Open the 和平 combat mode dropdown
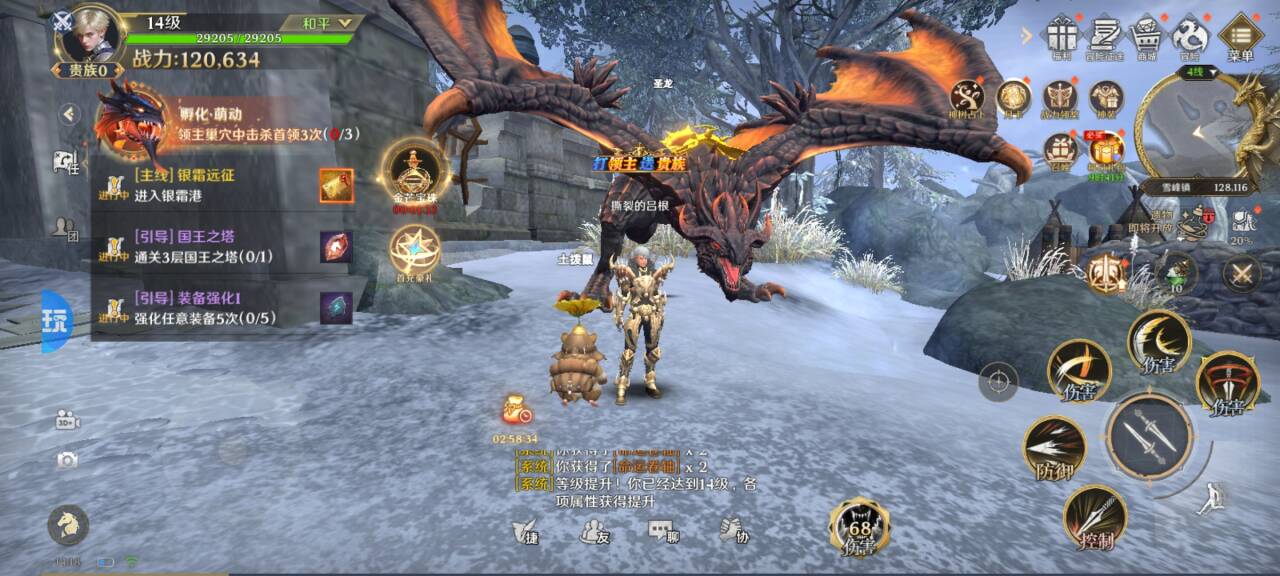 (320, 22)
